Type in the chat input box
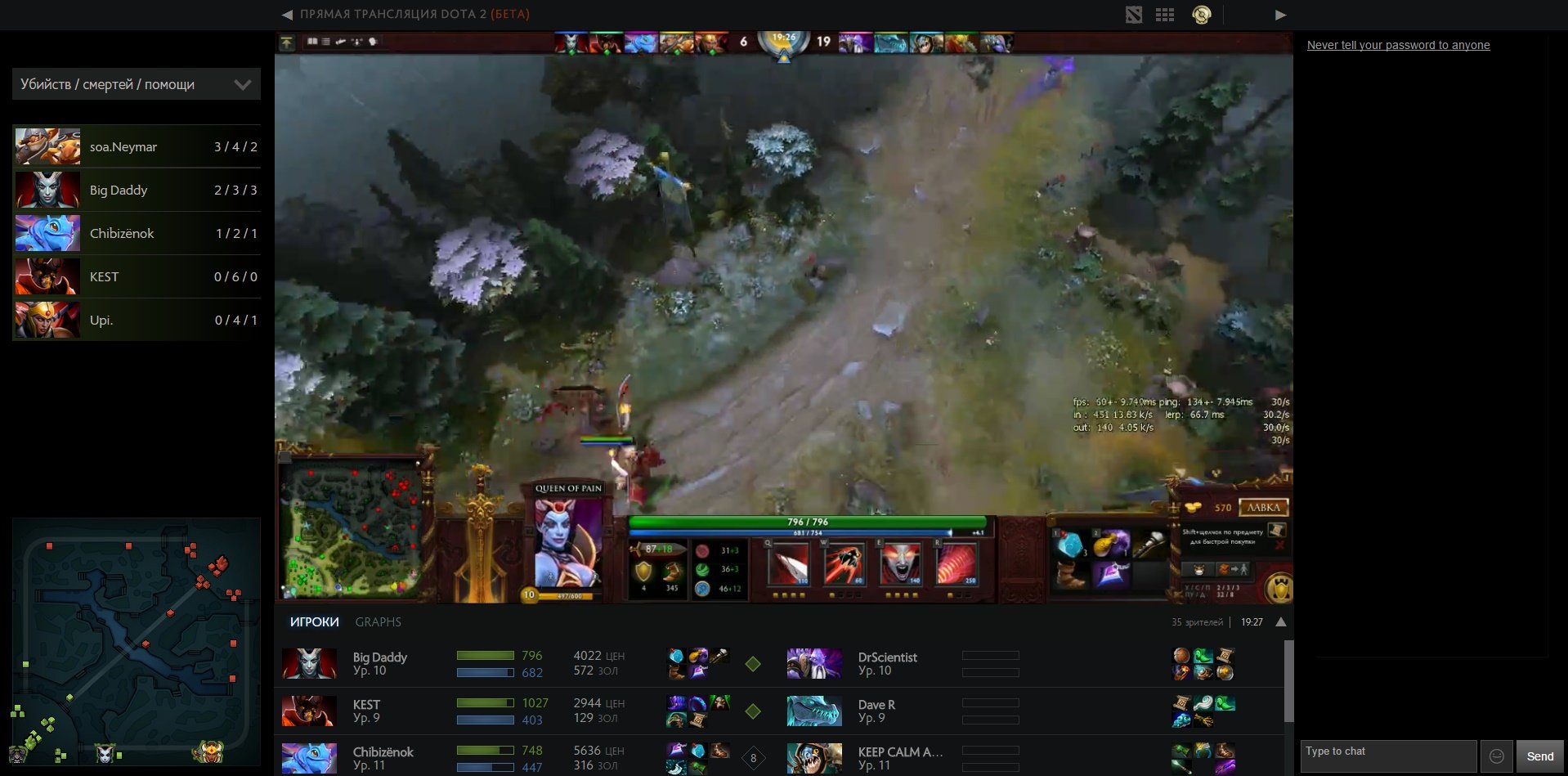 click(x=1387, y=756)
